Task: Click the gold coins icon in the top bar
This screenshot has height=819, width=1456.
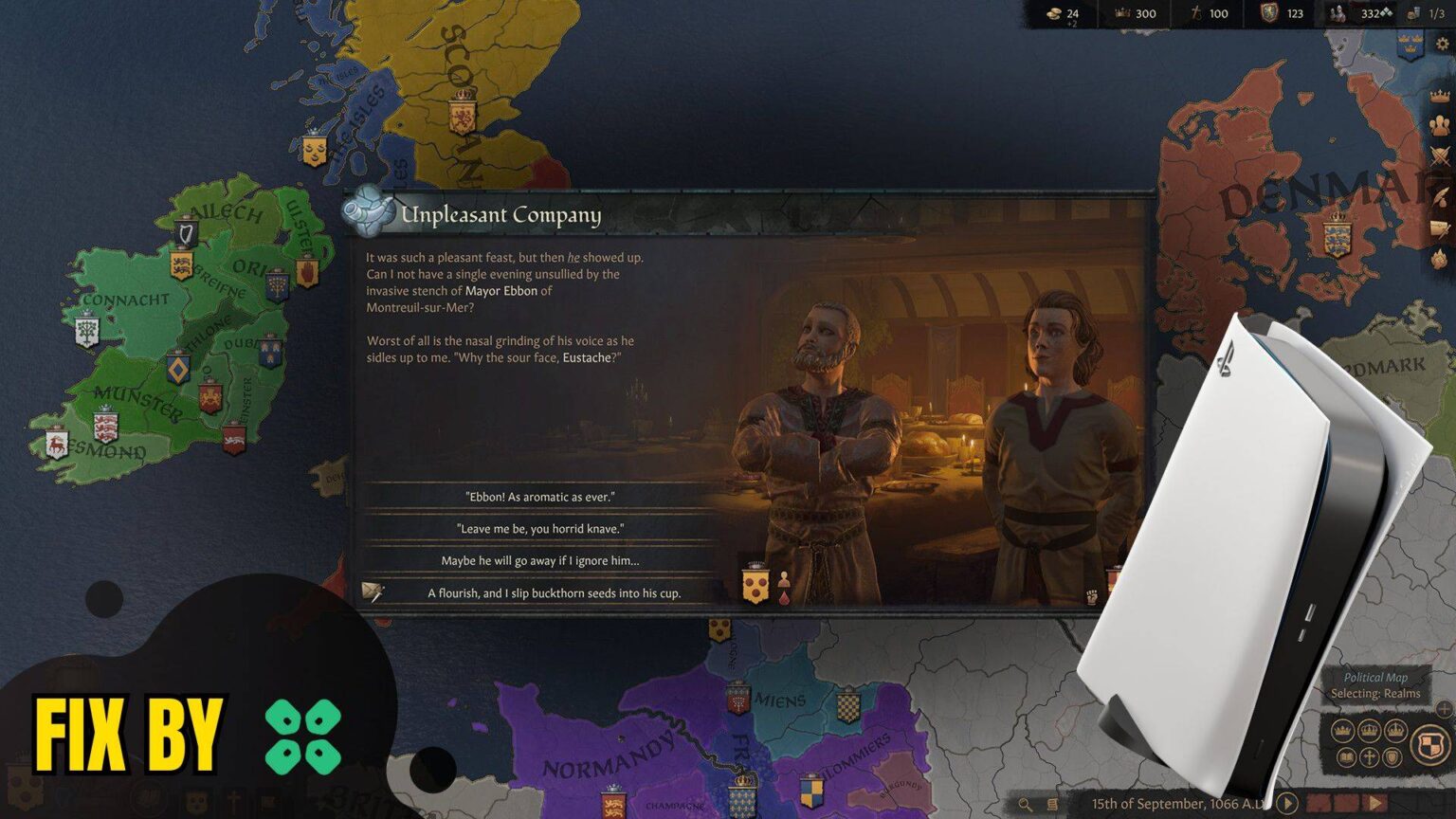Action: 1054,13
